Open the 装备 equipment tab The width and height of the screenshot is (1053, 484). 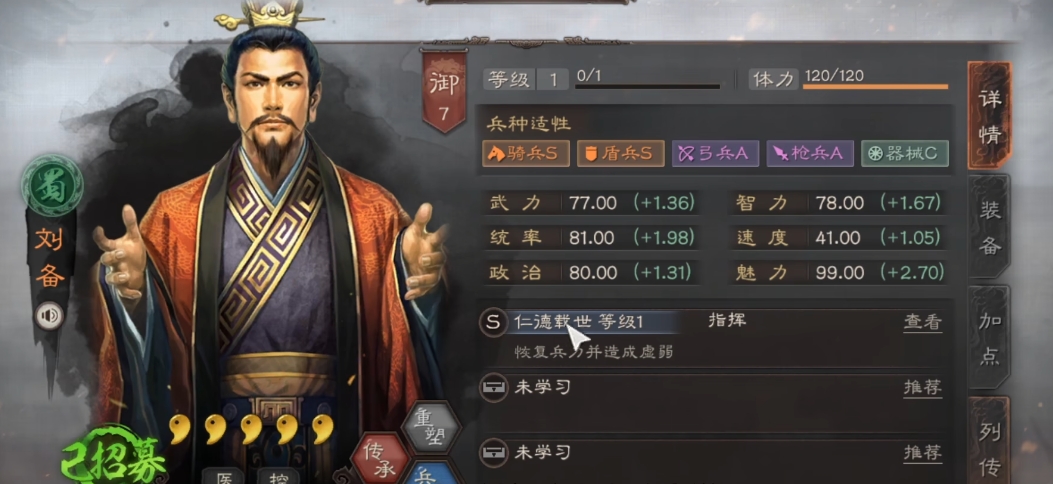click(x=989, y=226)
